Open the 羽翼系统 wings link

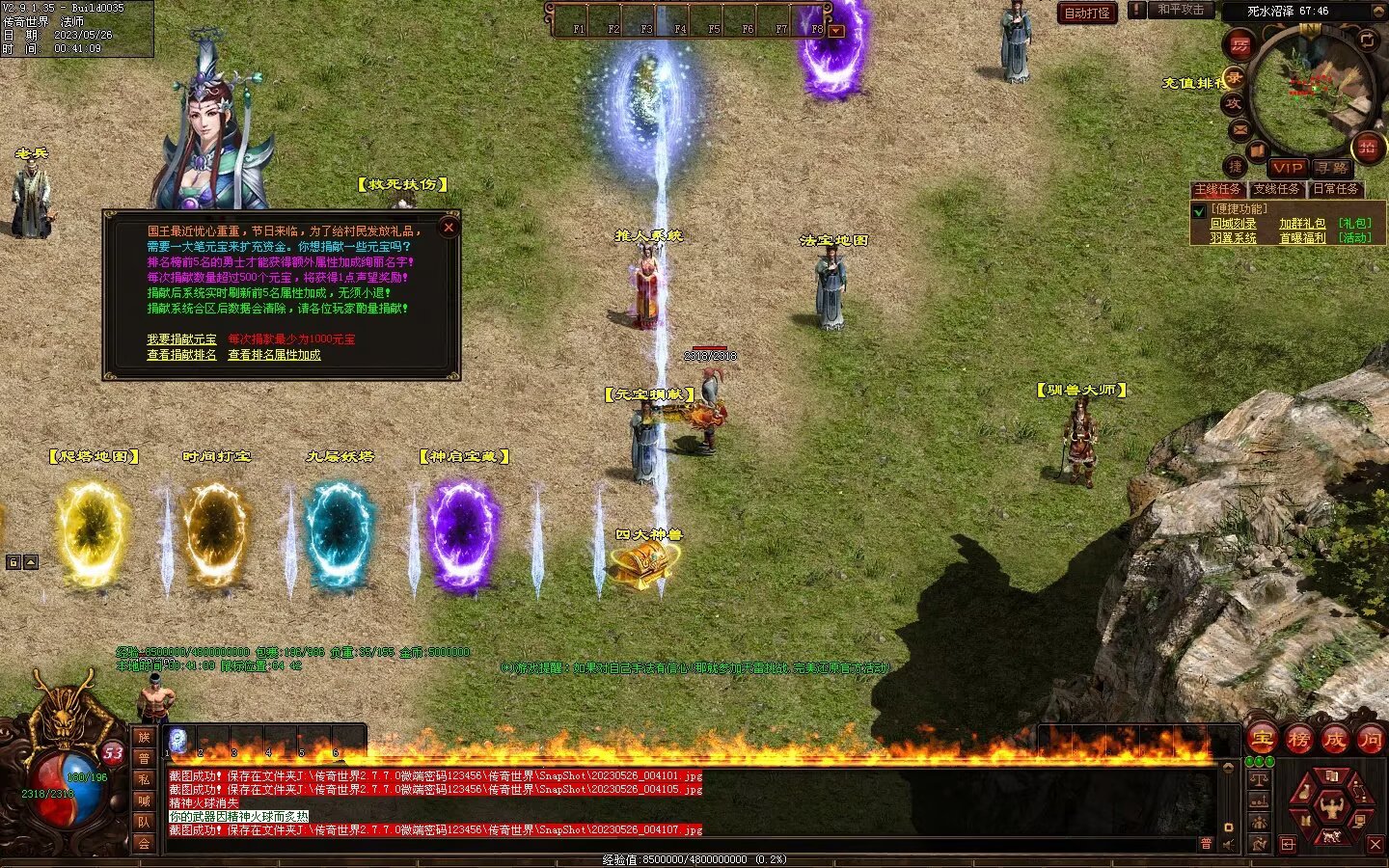pos(1233,238)
